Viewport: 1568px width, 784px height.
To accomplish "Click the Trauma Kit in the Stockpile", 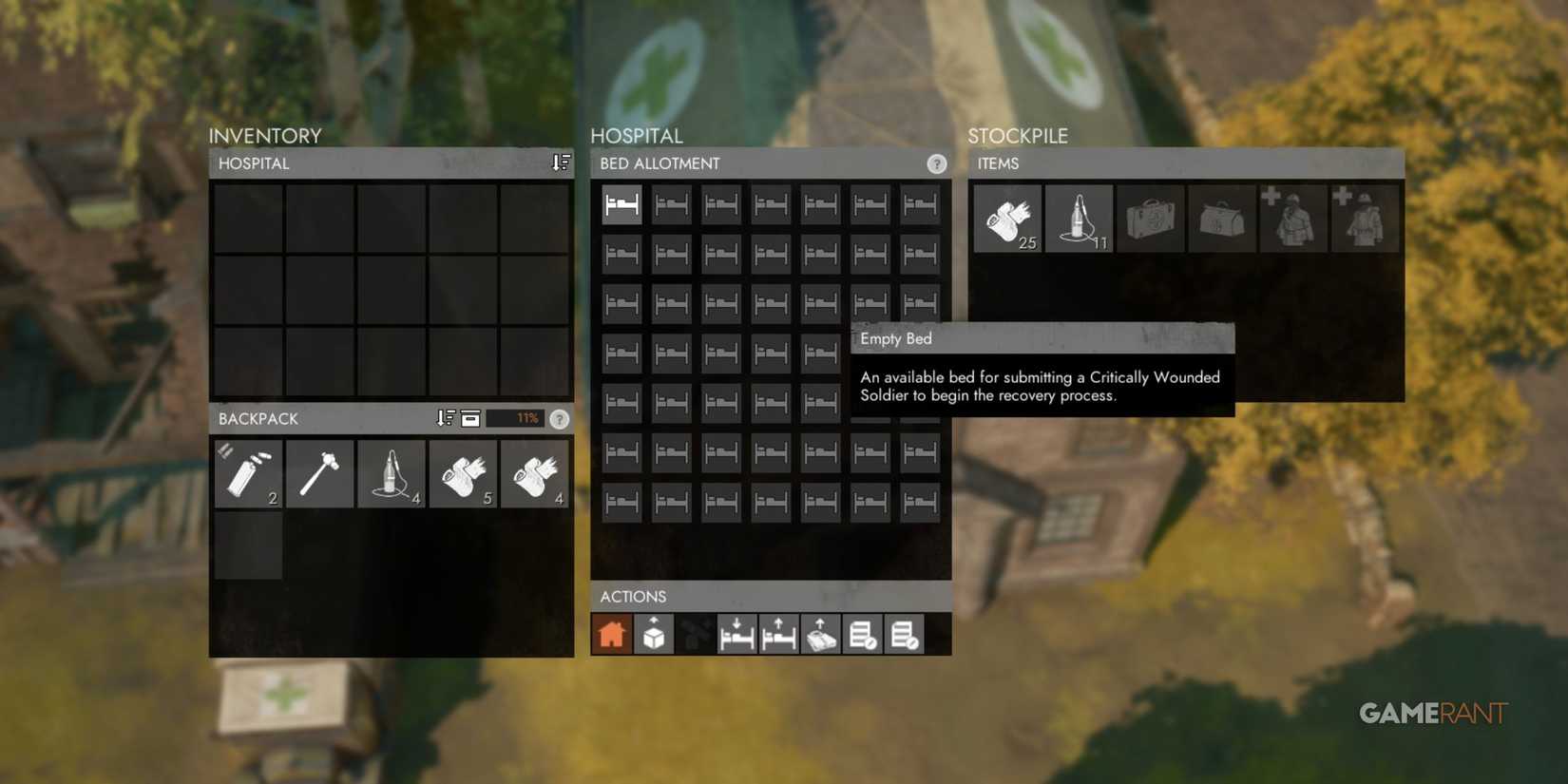I will point(1222,217).
